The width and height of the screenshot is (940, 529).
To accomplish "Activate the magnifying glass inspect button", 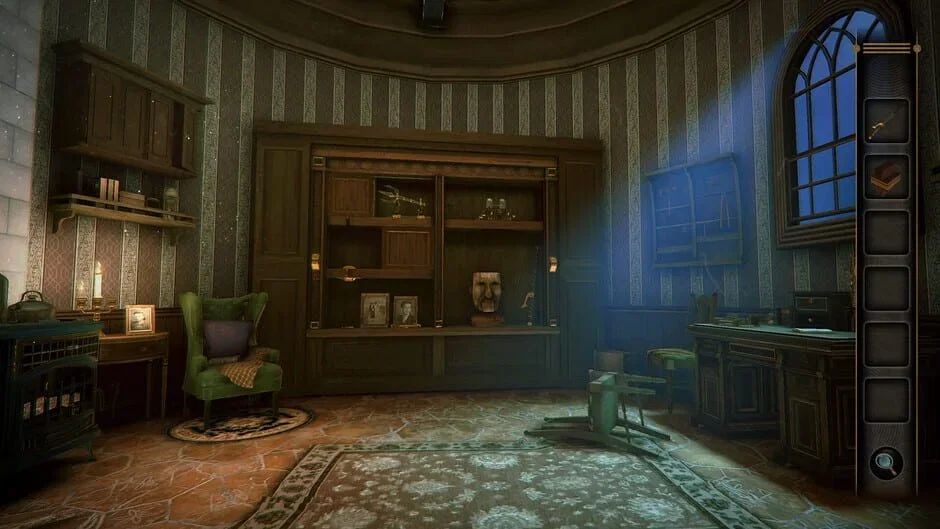I will tap(886, 462).
